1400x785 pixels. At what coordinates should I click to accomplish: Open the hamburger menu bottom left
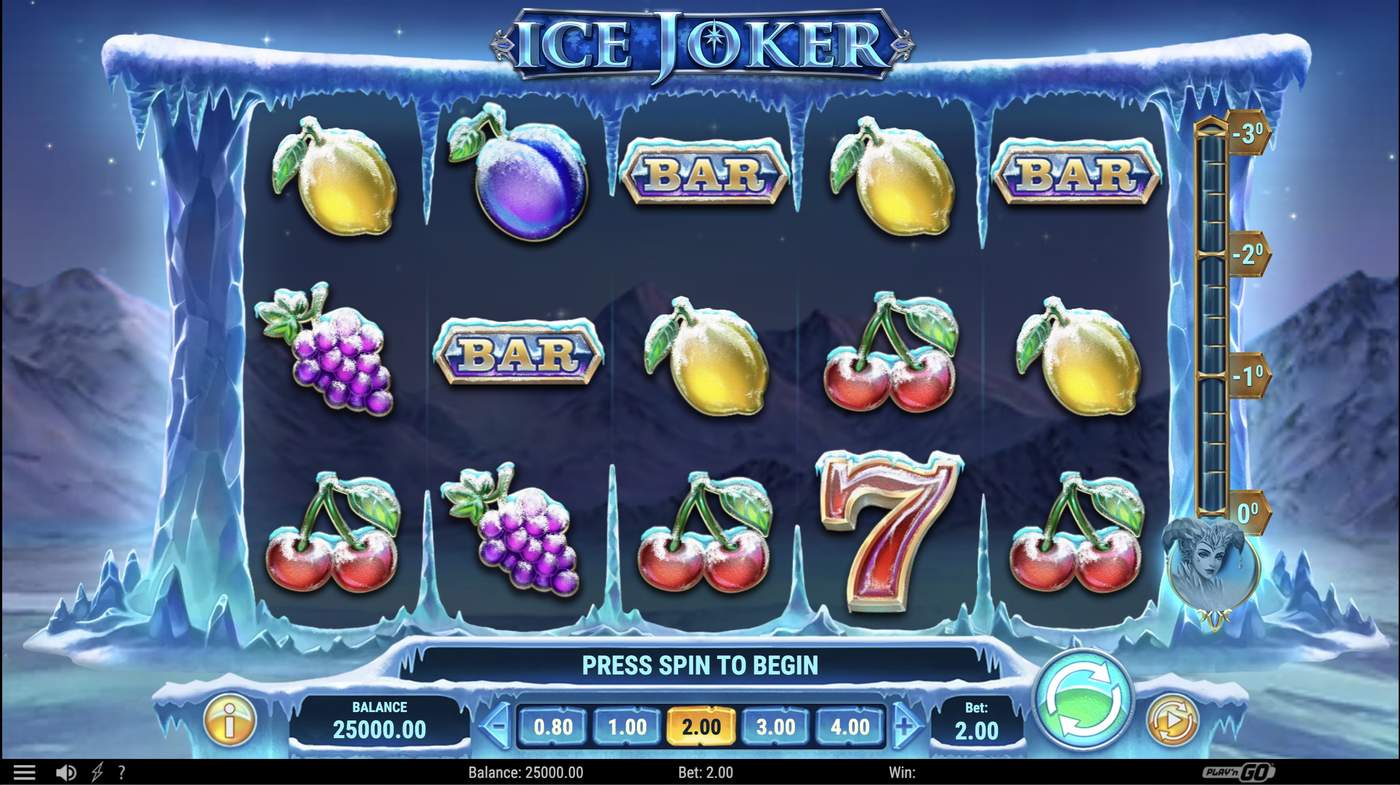pos(24,770)
